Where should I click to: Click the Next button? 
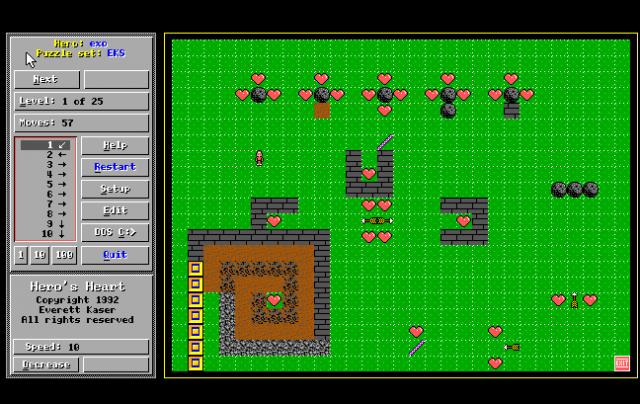pos(46,79)
